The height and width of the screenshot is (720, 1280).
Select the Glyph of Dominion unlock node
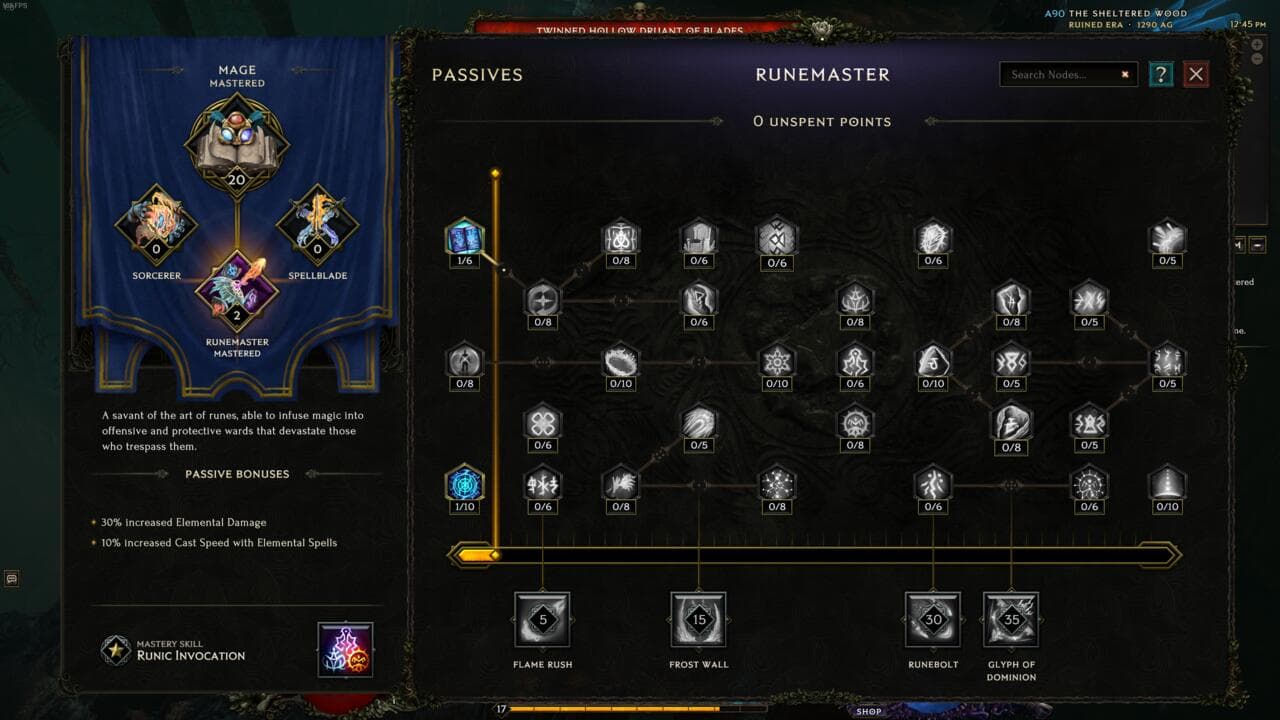coord(1010,619)
